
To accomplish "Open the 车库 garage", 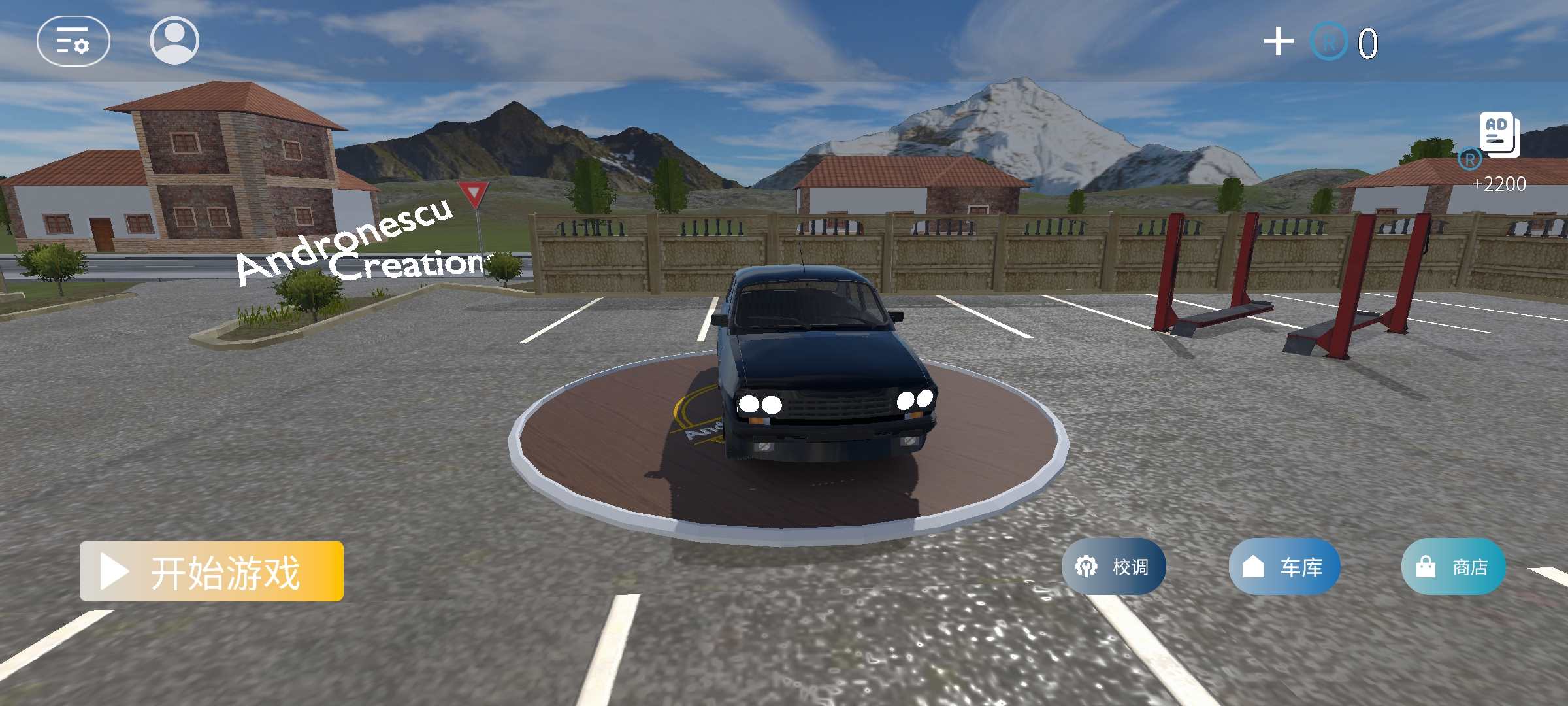I will [1284, 566].
